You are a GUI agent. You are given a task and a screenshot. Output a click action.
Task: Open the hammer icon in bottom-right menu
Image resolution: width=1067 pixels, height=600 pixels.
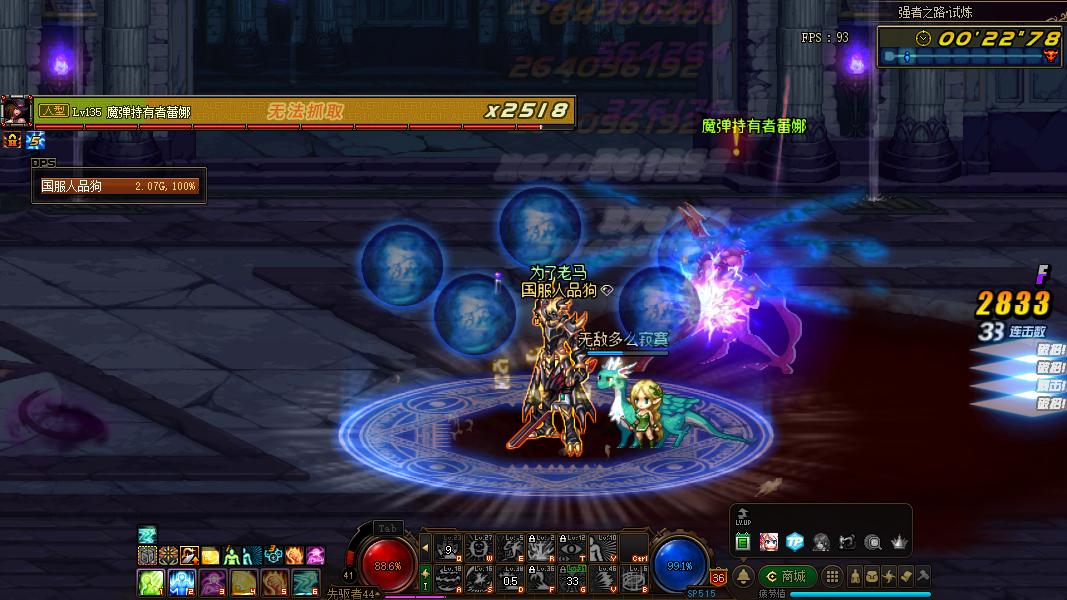click(x=923, y=577)
